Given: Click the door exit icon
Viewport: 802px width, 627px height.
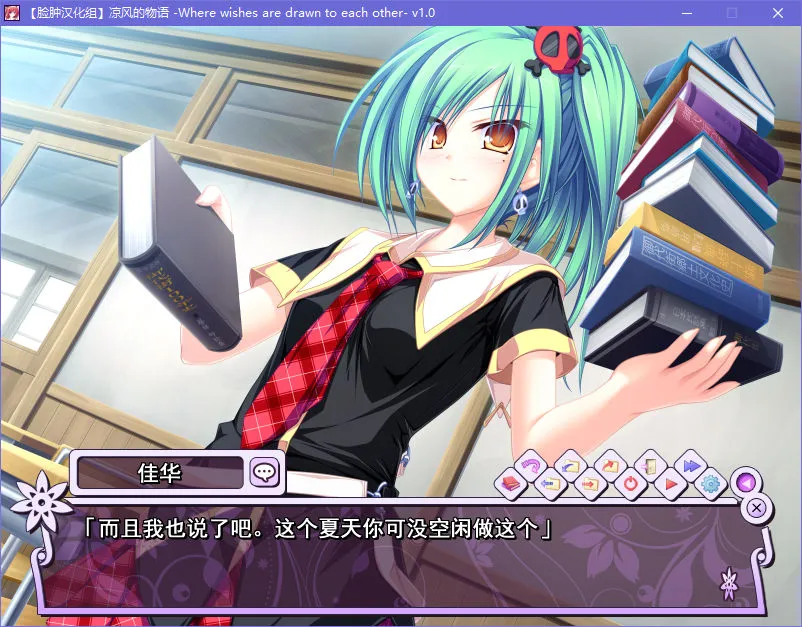Looking at the screenshot, I should coord(650,465).
